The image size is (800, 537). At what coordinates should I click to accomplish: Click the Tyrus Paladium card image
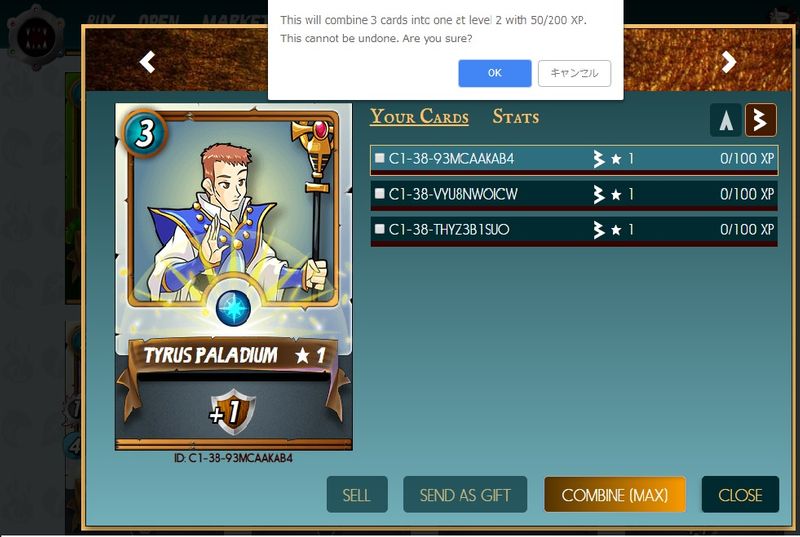pos(234,275)
